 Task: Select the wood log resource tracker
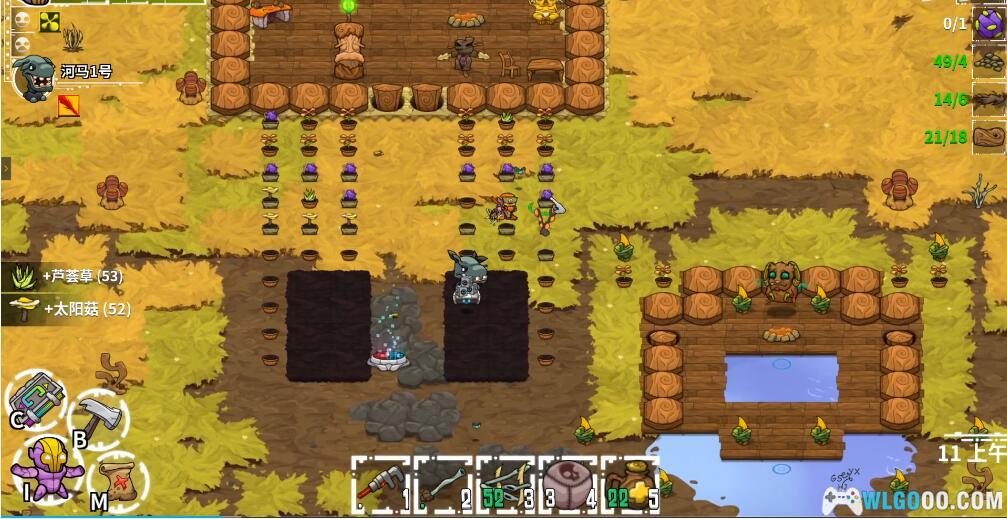tap(989, 136)
